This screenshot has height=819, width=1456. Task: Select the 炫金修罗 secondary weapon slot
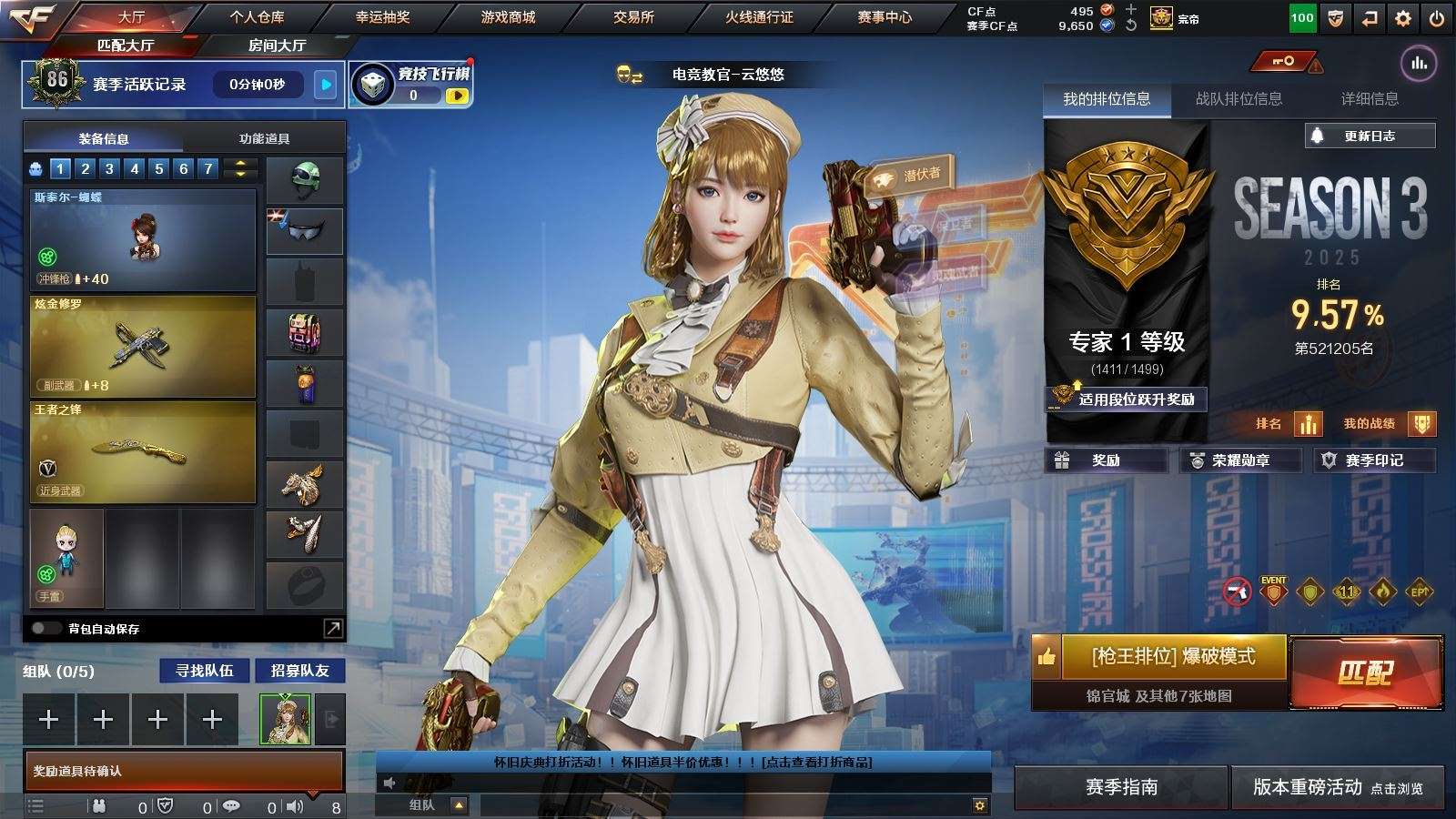pyautogui.click(x=143, y=347)
